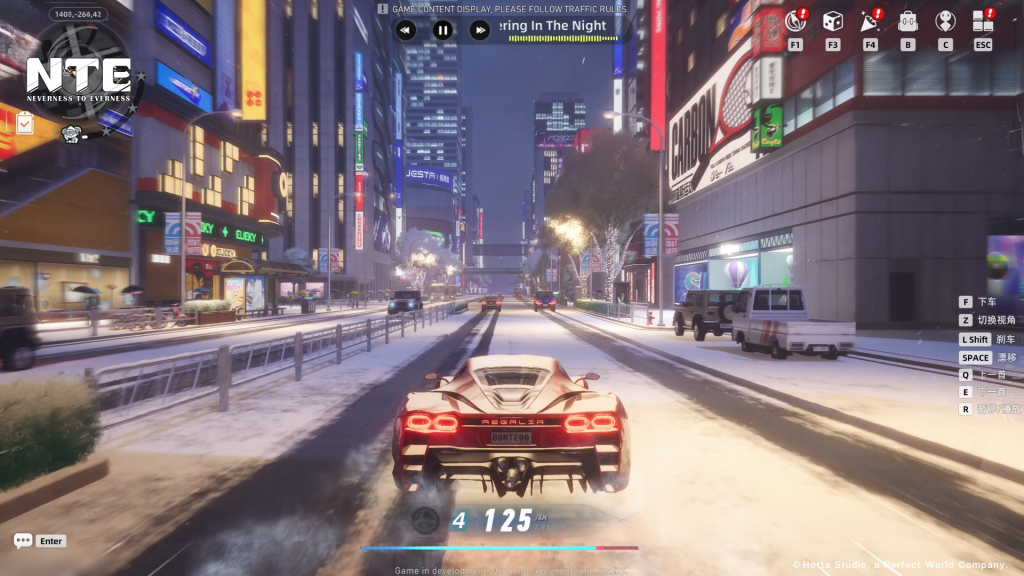Open the party popper events icon

tap(870, 21)
